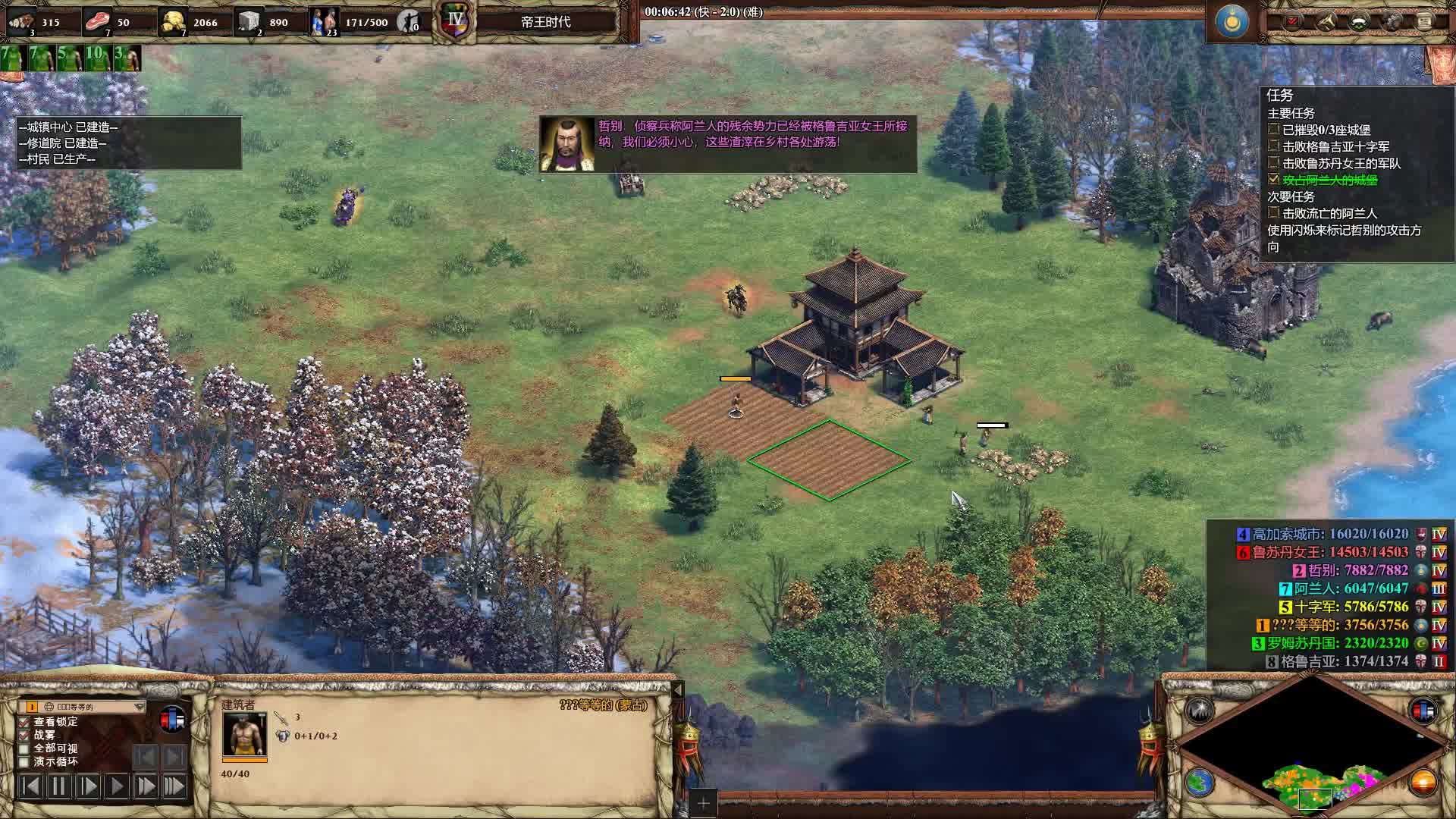Image resolution: width=1456 pixels, height=819 pixels.
Task: Click the flare signal button beside minimap
Action: coord(1200,711)
